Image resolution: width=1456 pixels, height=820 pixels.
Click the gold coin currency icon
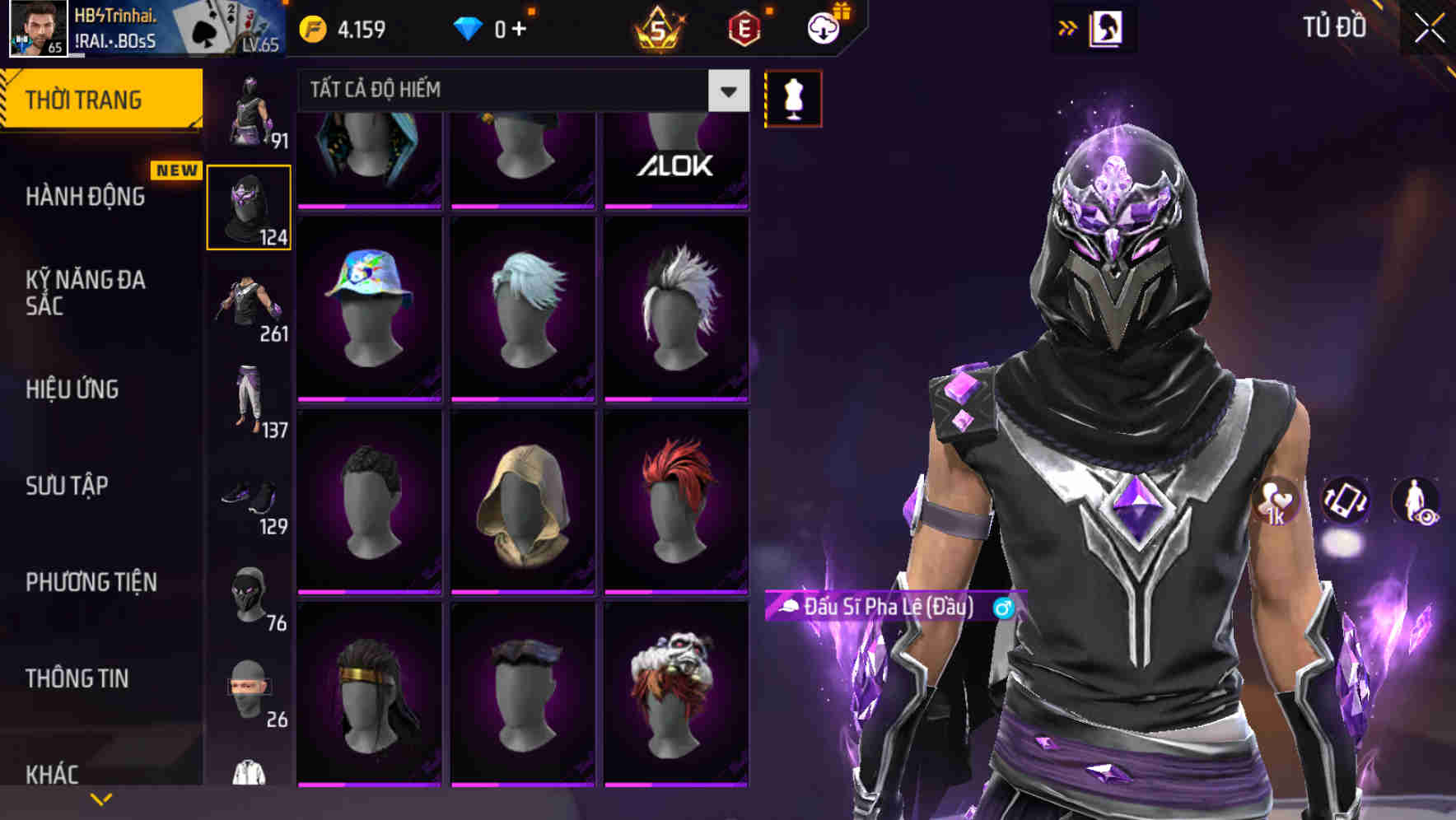311,27
